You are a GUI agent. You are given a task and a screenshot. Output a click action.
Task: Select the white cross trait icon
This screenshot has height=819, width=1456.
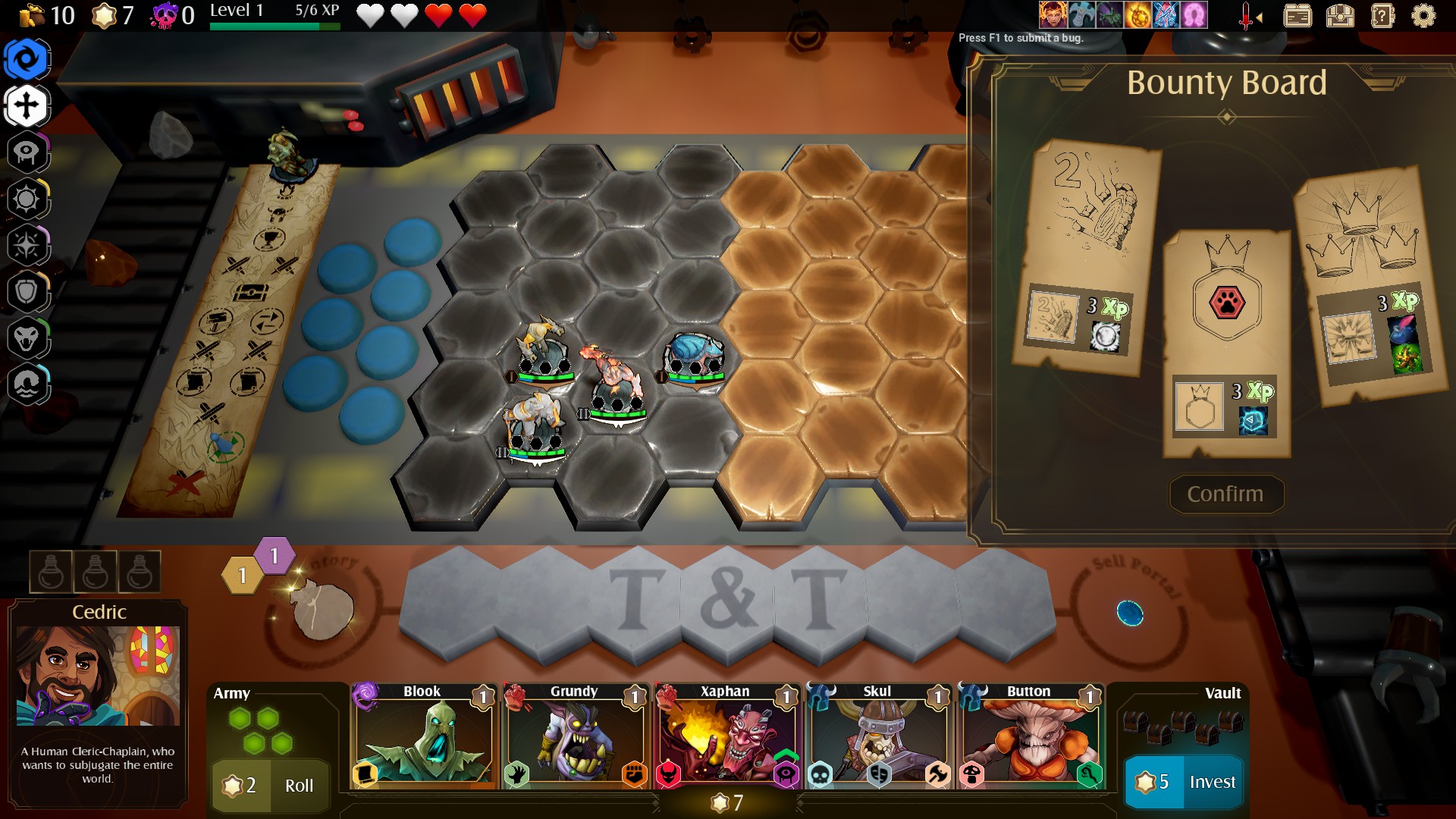[x=27, y=105]
